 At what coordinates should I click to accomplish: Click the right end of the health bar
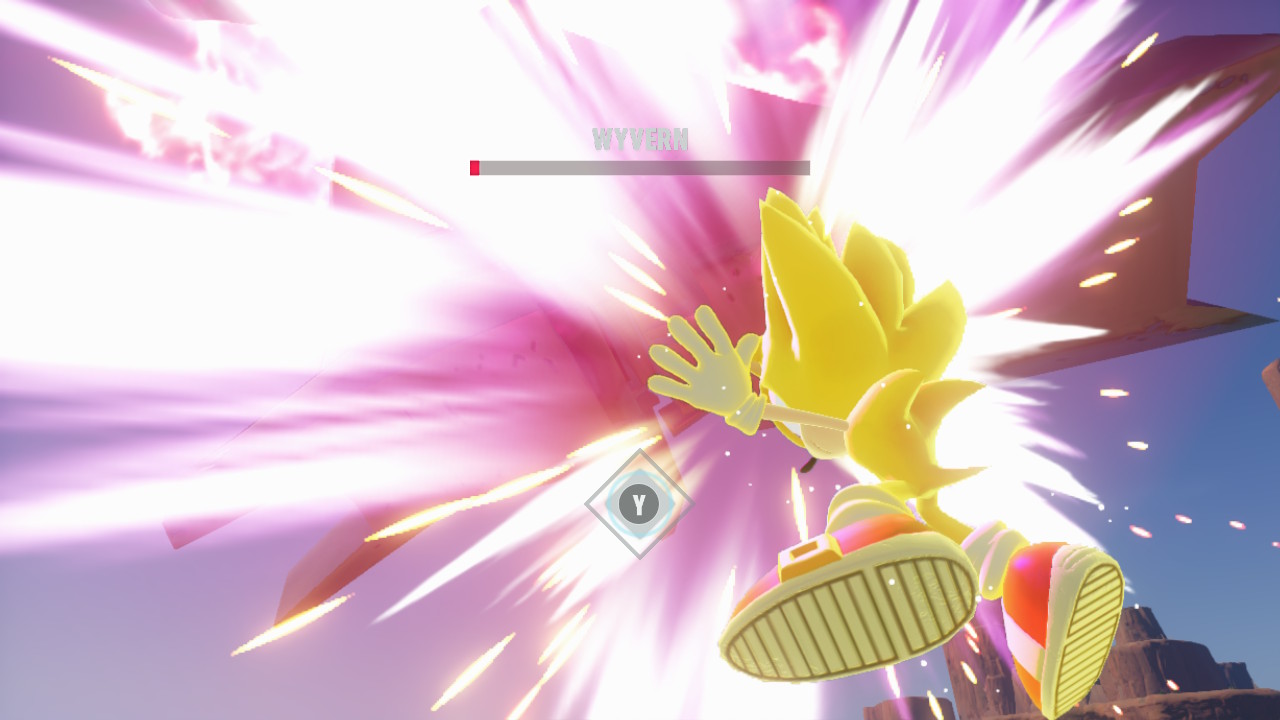point(805,167)
